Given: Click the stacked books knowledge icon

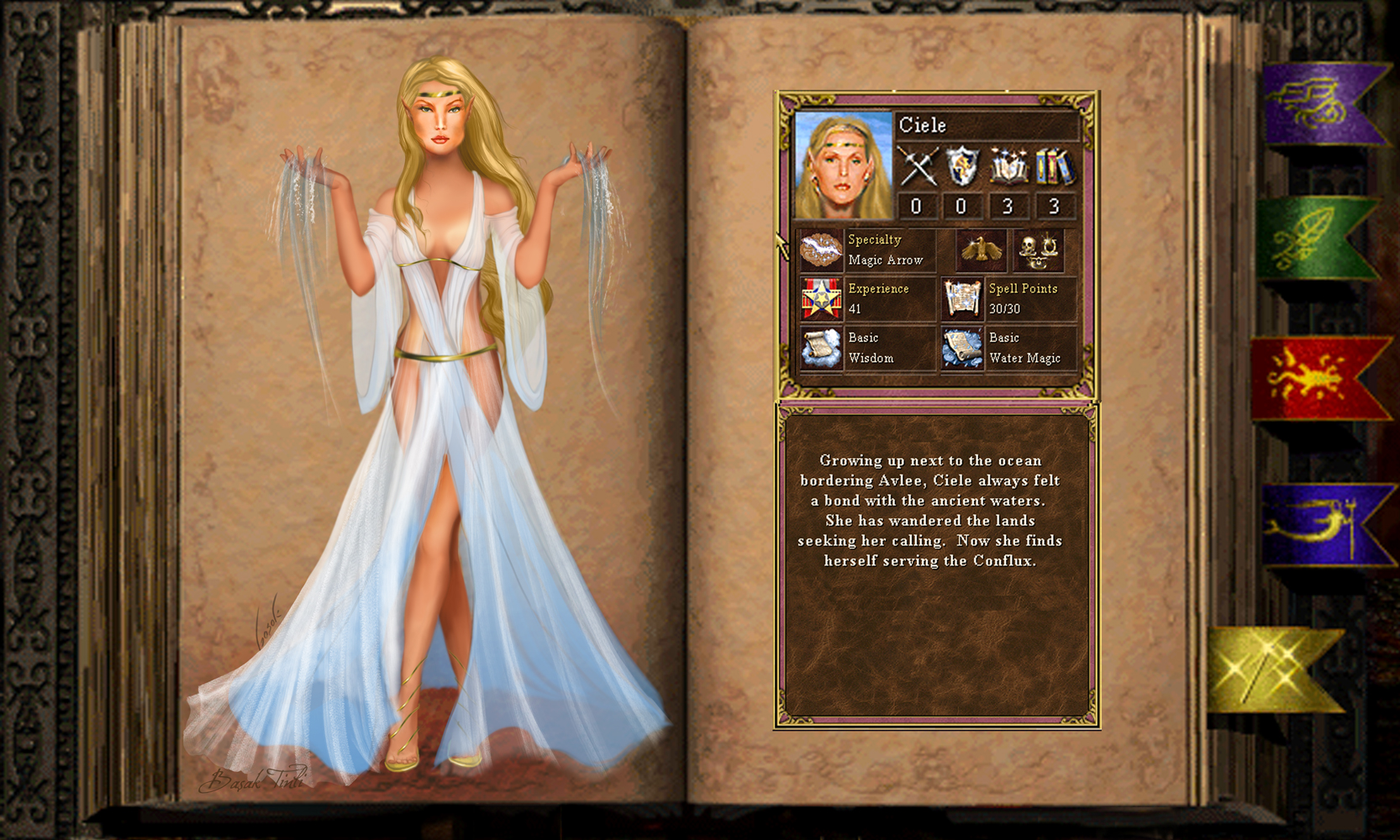Looking at the screenshot, I should [1054, 165].
